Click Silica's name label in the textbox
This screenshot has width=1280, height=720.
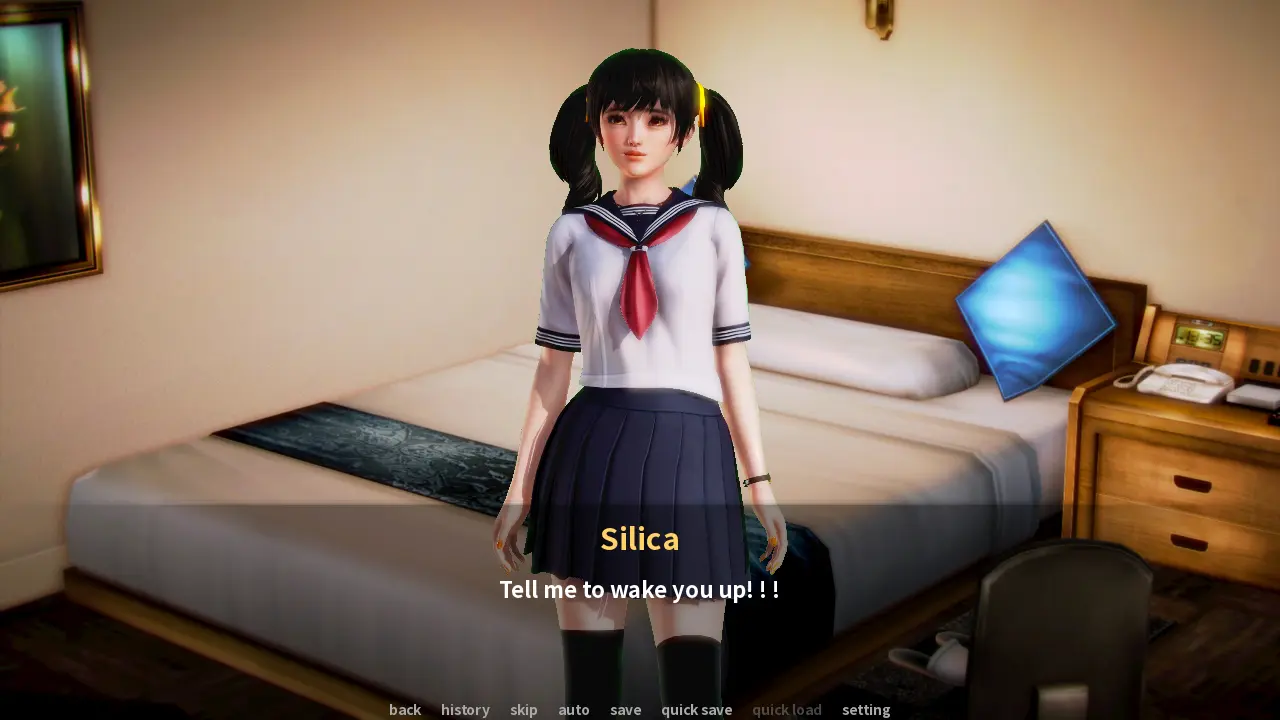click(639, 539)
